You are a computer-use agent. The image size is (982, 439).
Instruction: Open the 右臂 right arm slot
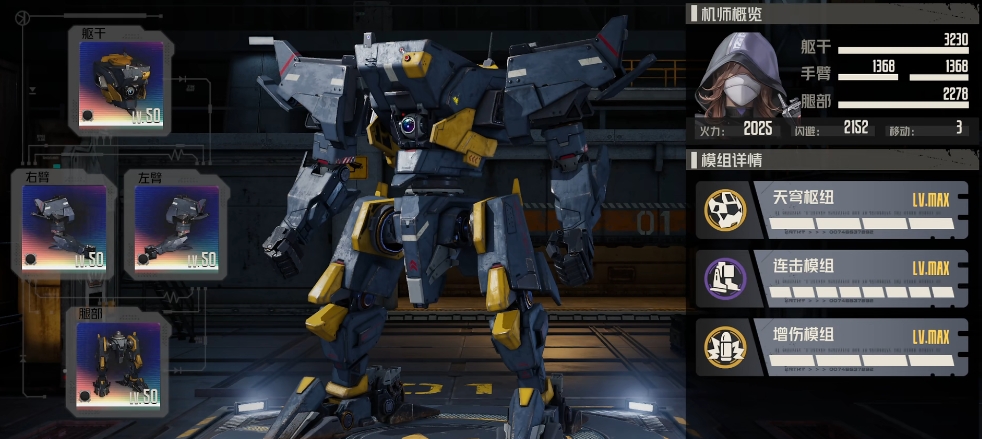[x=64, y=228]
